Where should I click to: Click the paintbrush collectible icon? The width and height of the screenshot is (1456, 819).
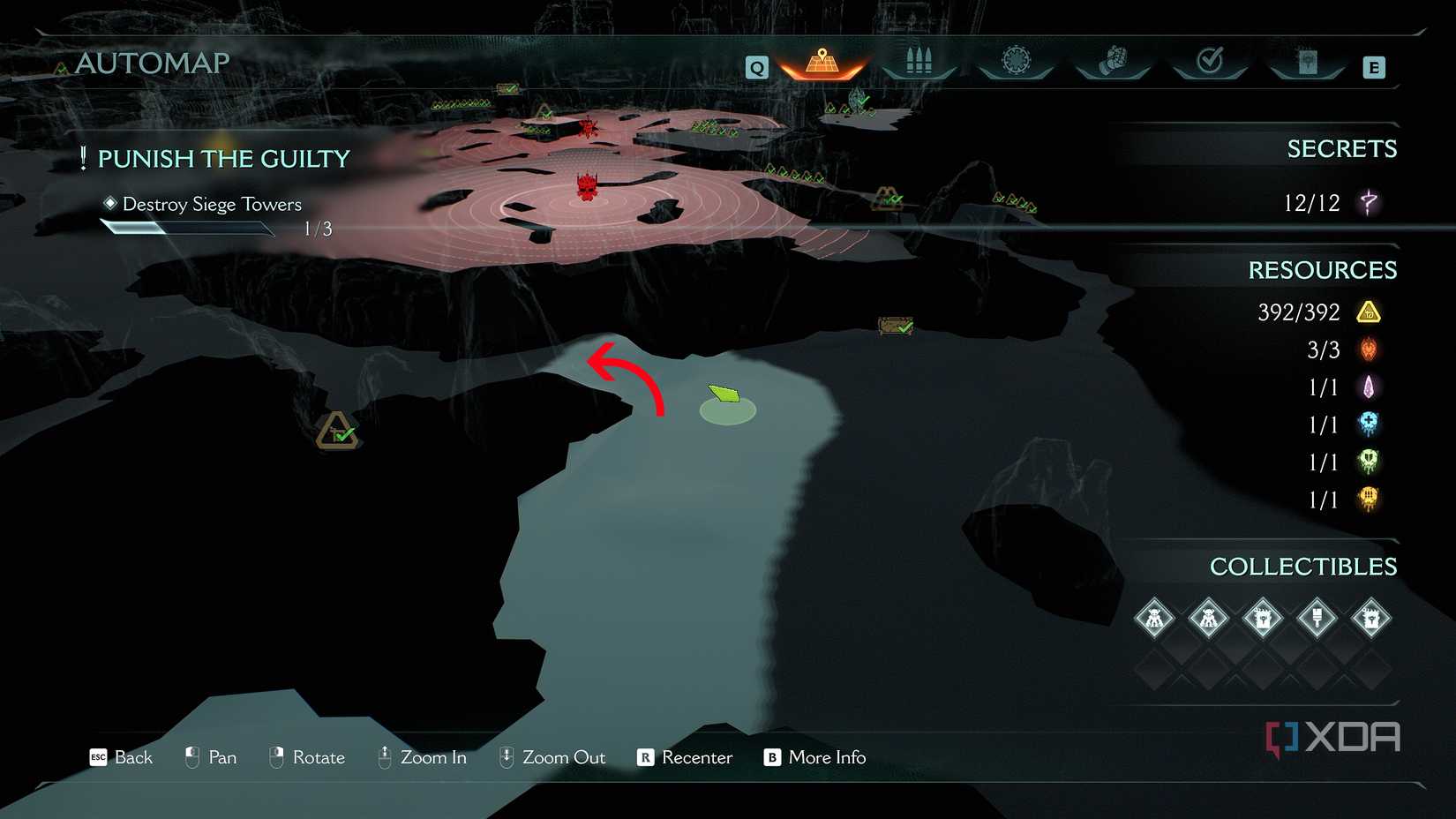(1317, 618)
